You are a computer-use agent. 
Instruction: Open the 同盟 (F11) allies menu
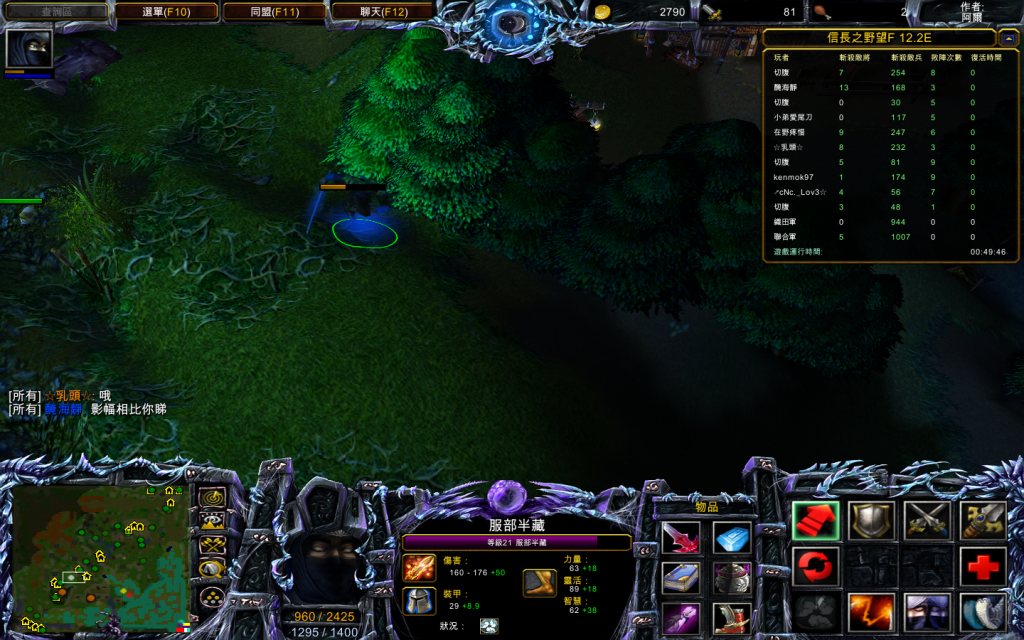274,12
